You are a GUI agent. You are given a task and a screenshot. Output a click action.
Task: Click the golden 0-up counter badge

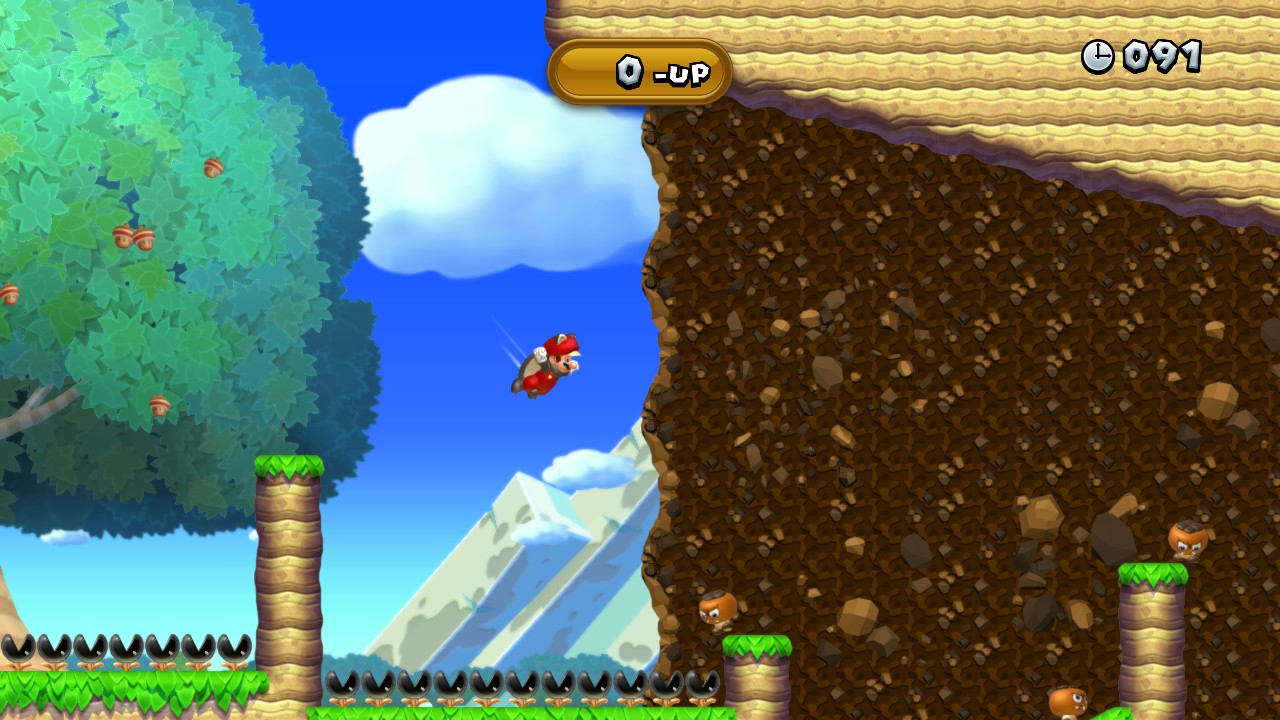pyautogui.click(x=640, y=73)
